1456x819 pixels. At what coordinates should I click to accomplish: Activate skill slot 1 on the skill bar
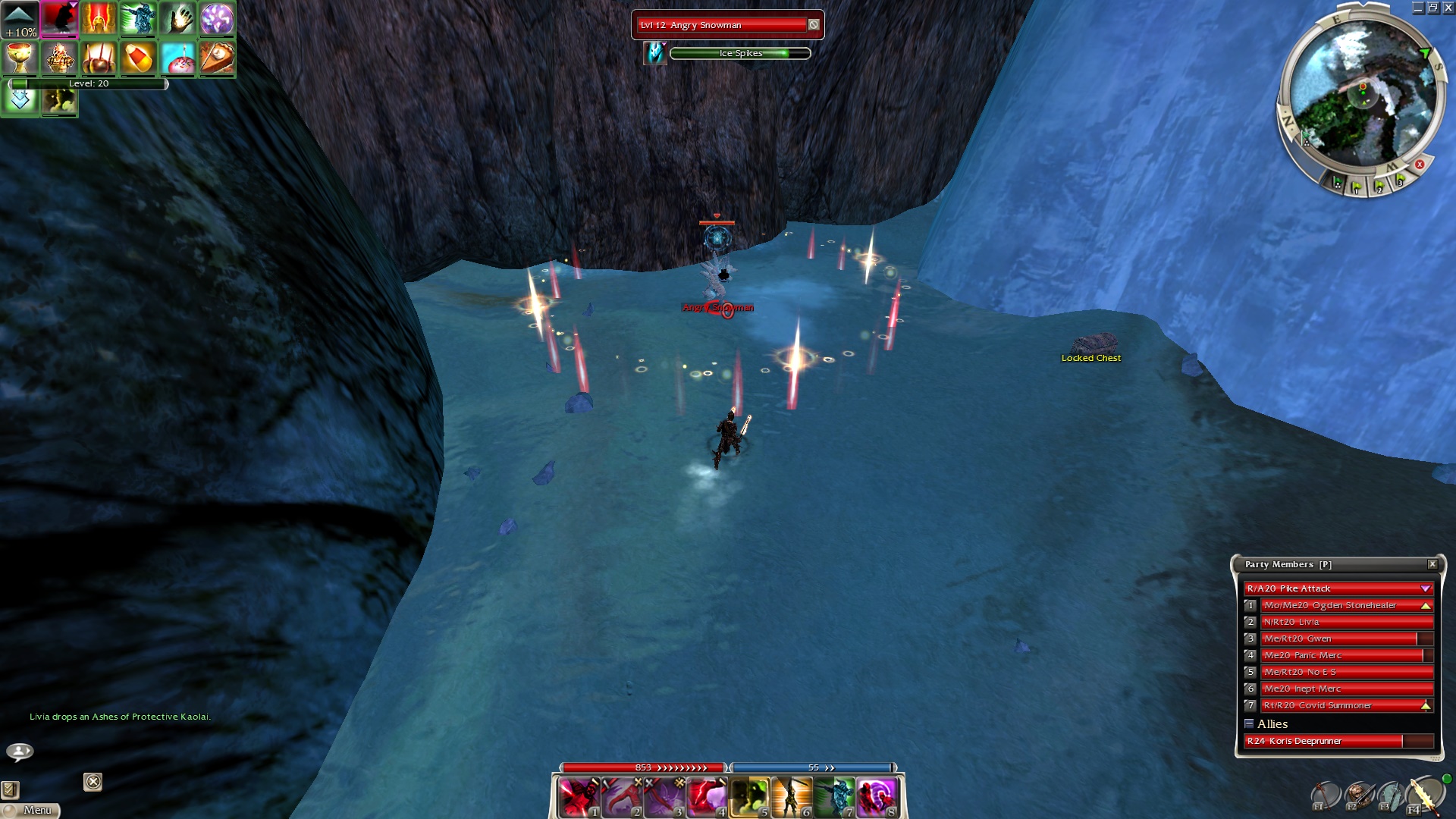[x=579, y=798]
